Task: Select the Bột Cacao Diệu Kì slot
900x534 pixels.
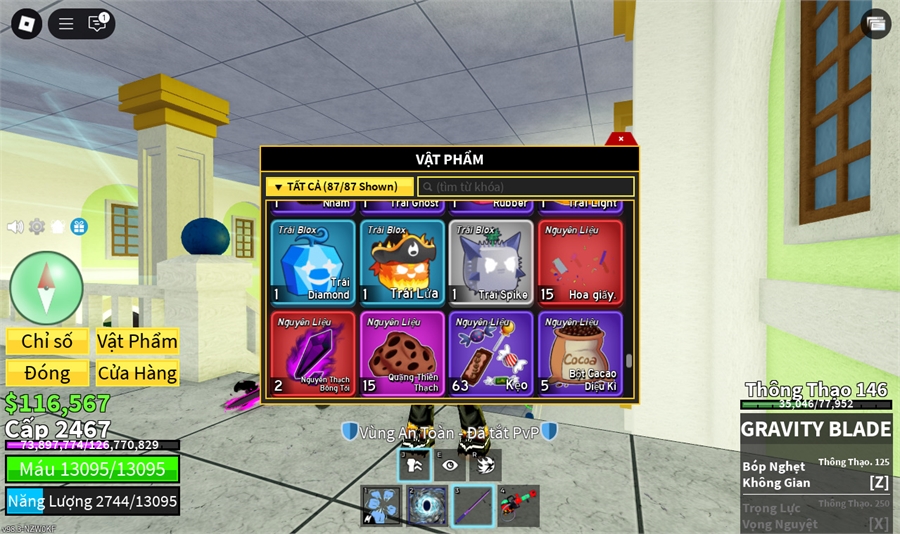Action: point(580,353)
